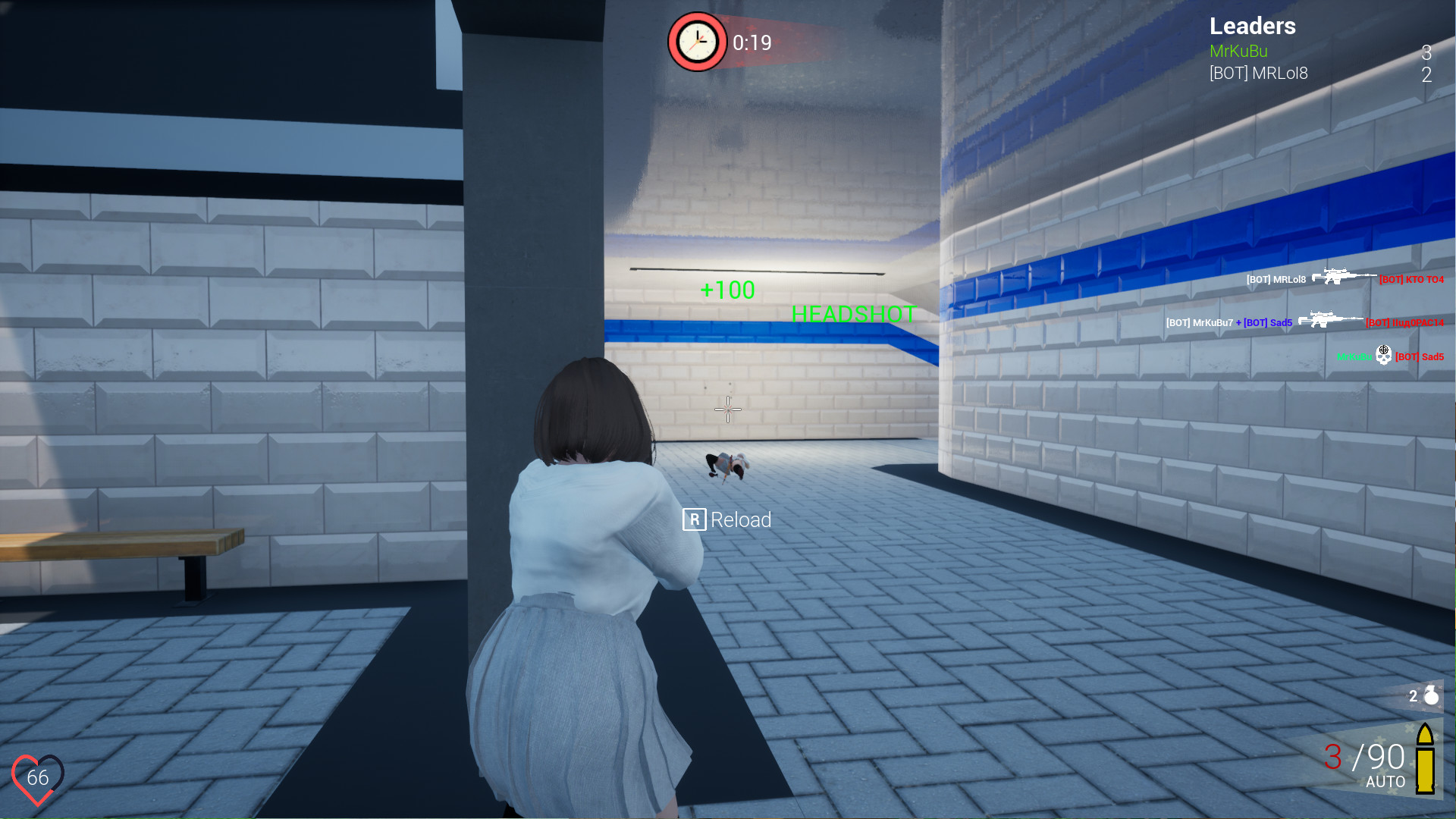The height and width of the screenshot is (819, 1456).
Task: Click the skull headshot icon in kill feed
Action: point(1385,353)
